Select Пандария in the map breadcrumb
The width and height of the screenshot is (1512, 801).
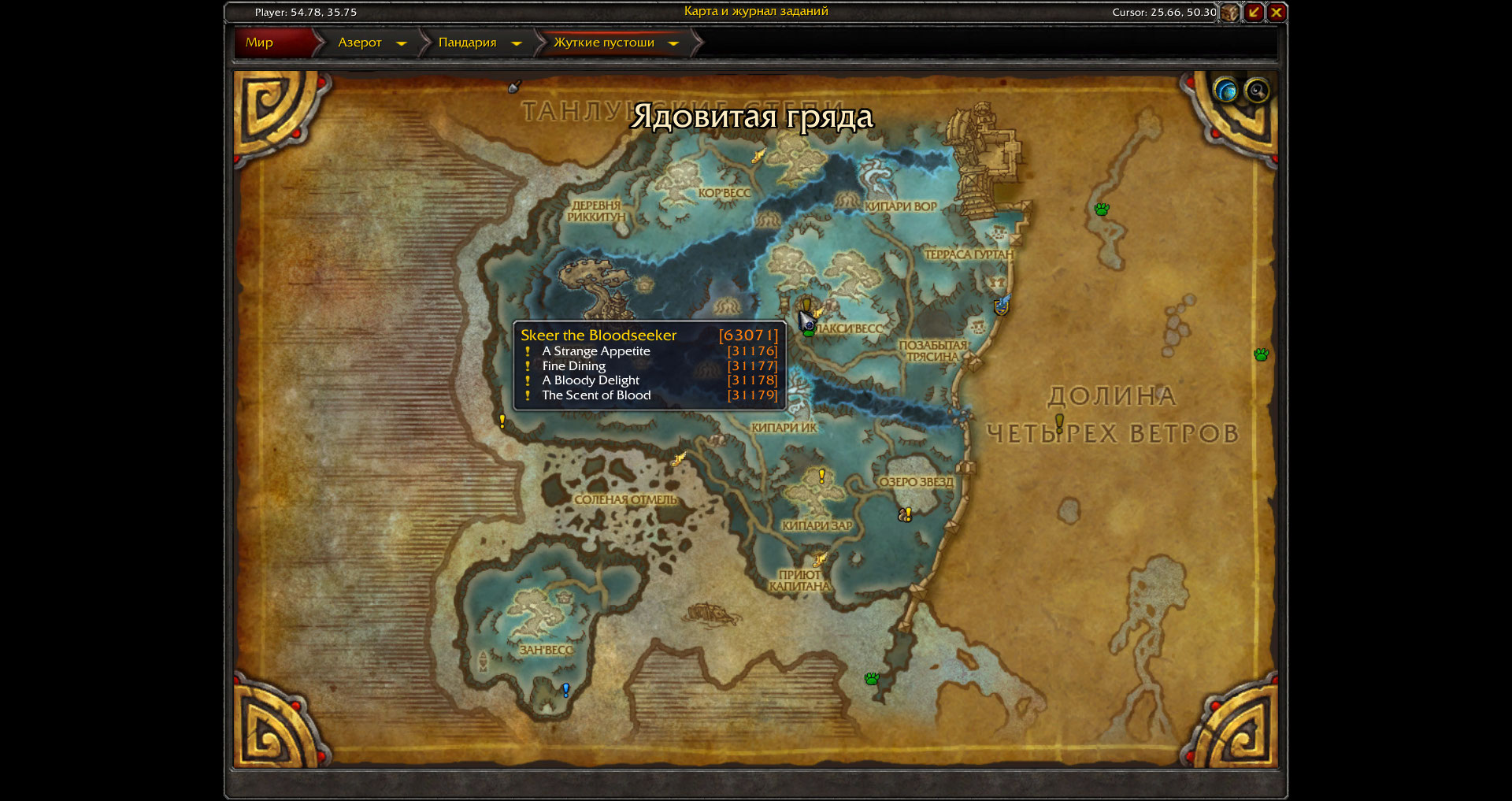[467, 43]
